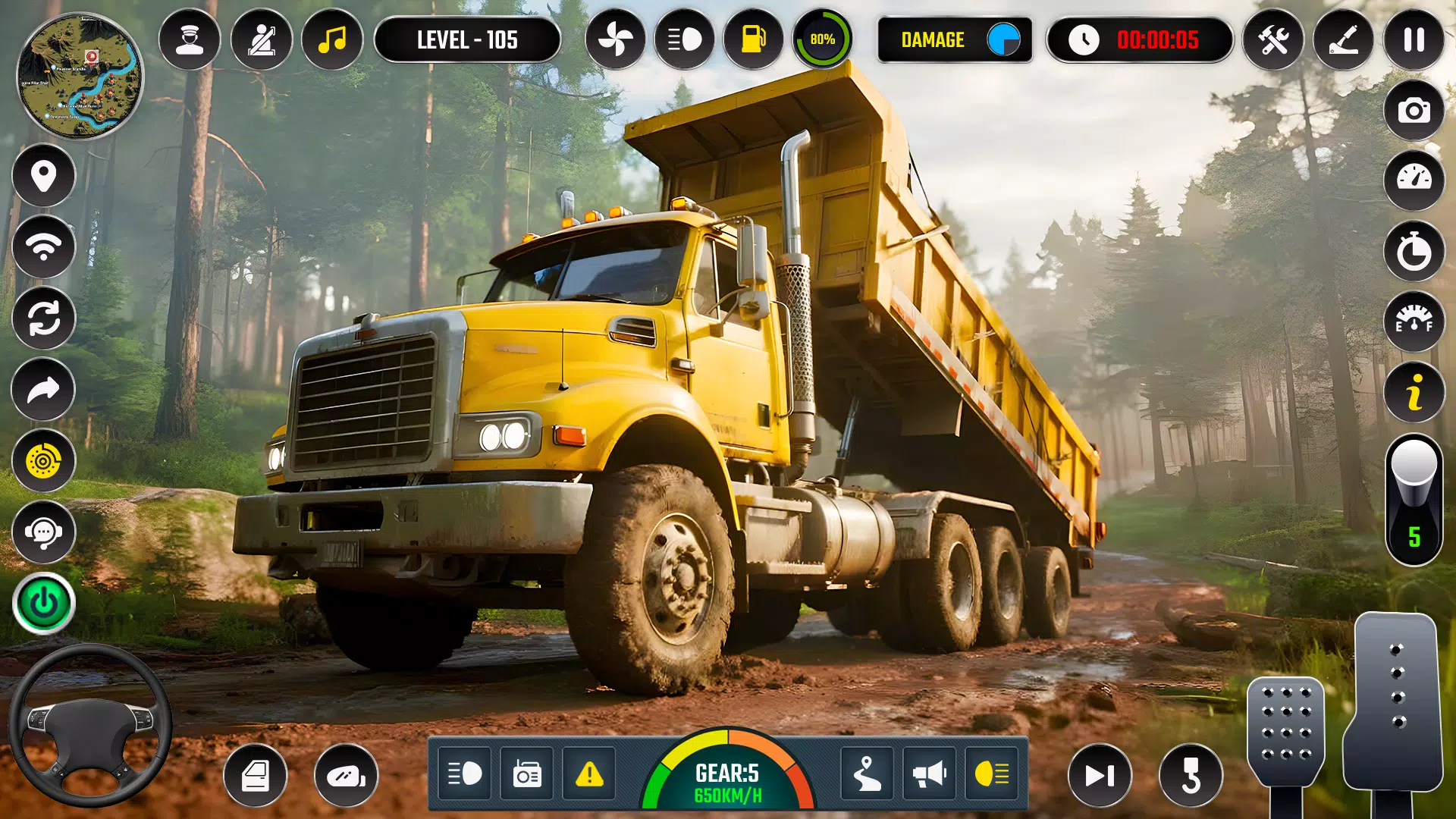Click the green power ignition button
The height and width of the screenshot is (819, 1456).
pos(43,604)
